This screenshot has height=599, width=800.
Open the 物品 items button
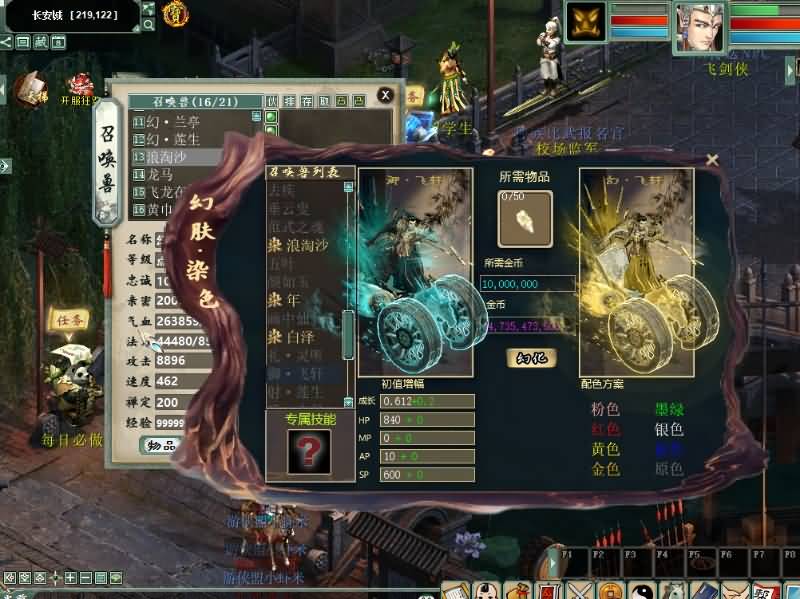[160, 446]
